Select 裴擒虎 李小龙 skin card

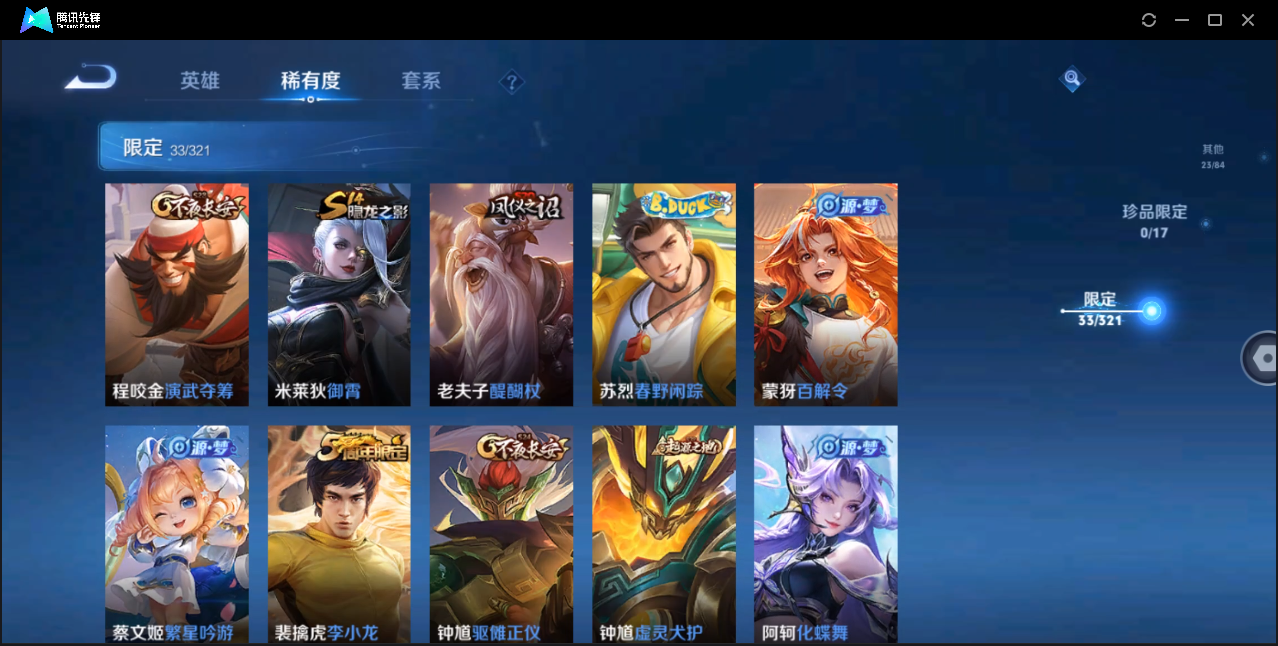[339, 534]
